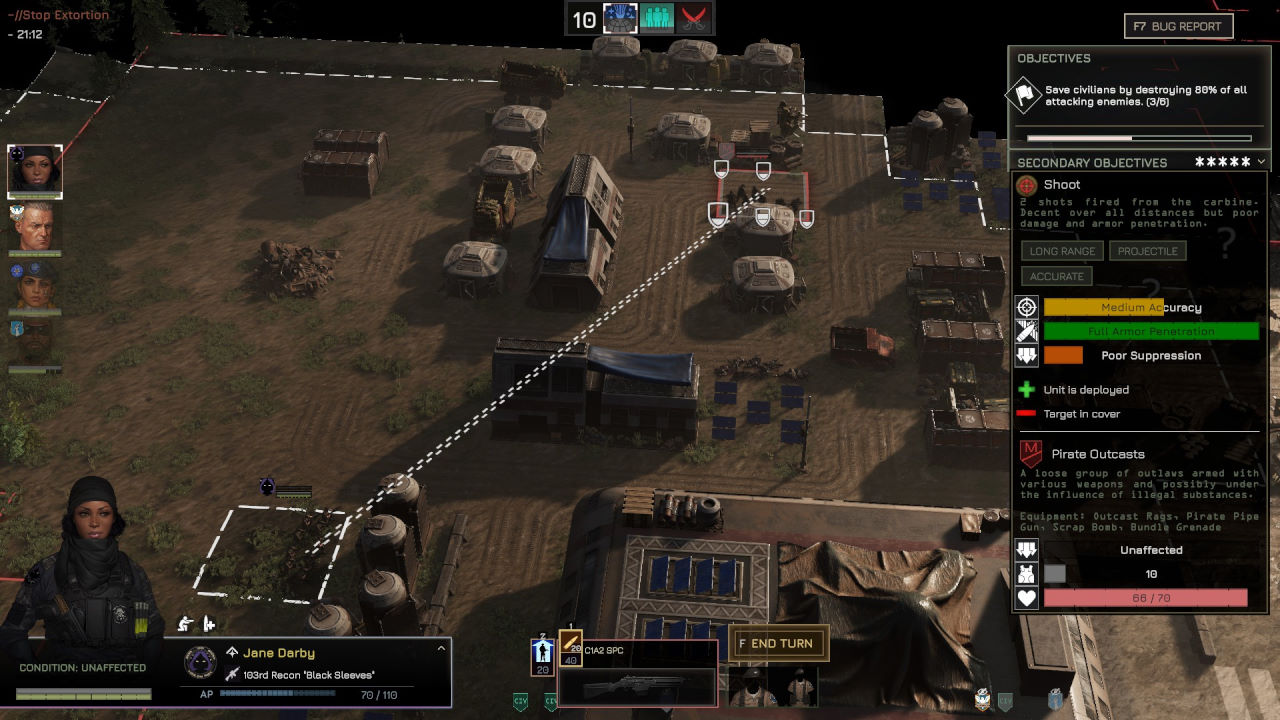The width and height of the screenshot is (1280, 720).
Task: Select the grey-haired soldier portrait
Action: [x=35, y=228]
